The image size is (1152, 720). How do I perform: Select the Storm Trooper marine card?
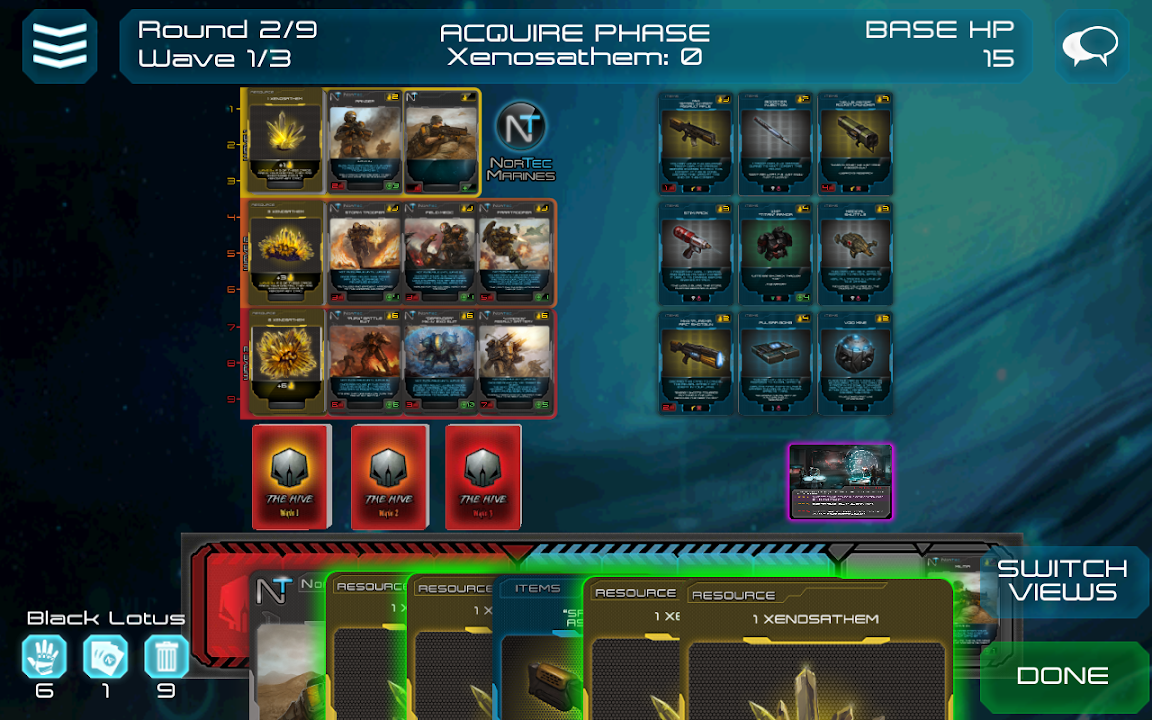click(x=365, y=253)
